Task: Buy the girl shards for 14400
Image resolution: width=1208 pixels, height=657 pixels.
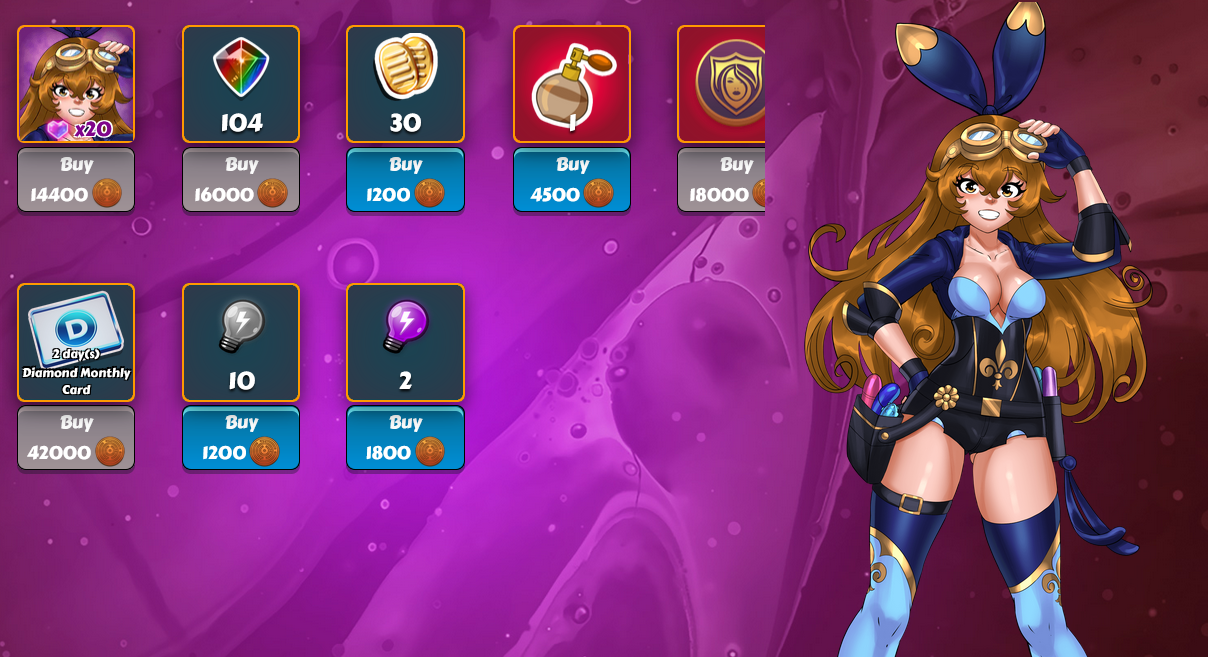Action: click(x=76, y=180)
